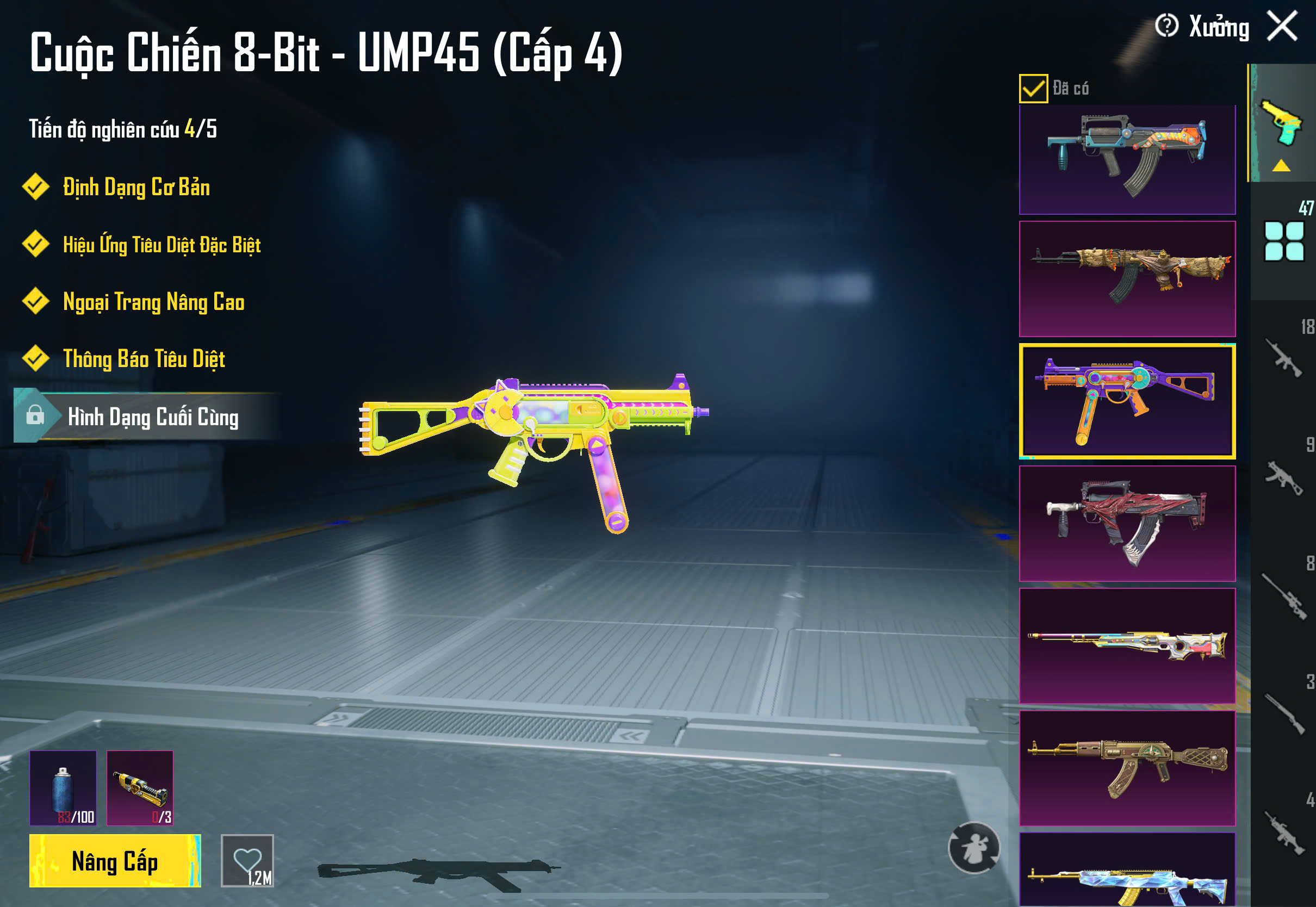Screen dimensions: 1316x907
Task: Tap the round character pose icon
Action: 974,847
